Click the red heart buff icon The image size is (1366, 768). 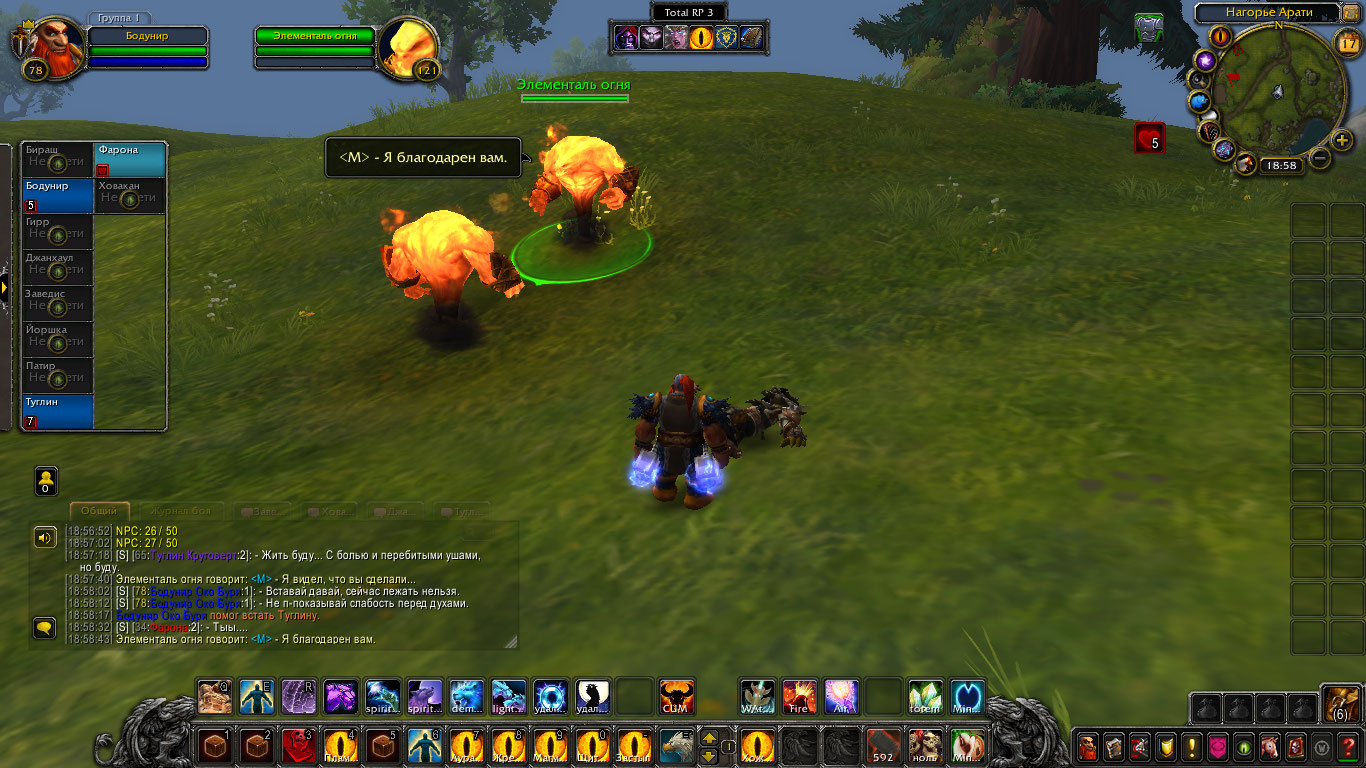tap(1149, 138)
